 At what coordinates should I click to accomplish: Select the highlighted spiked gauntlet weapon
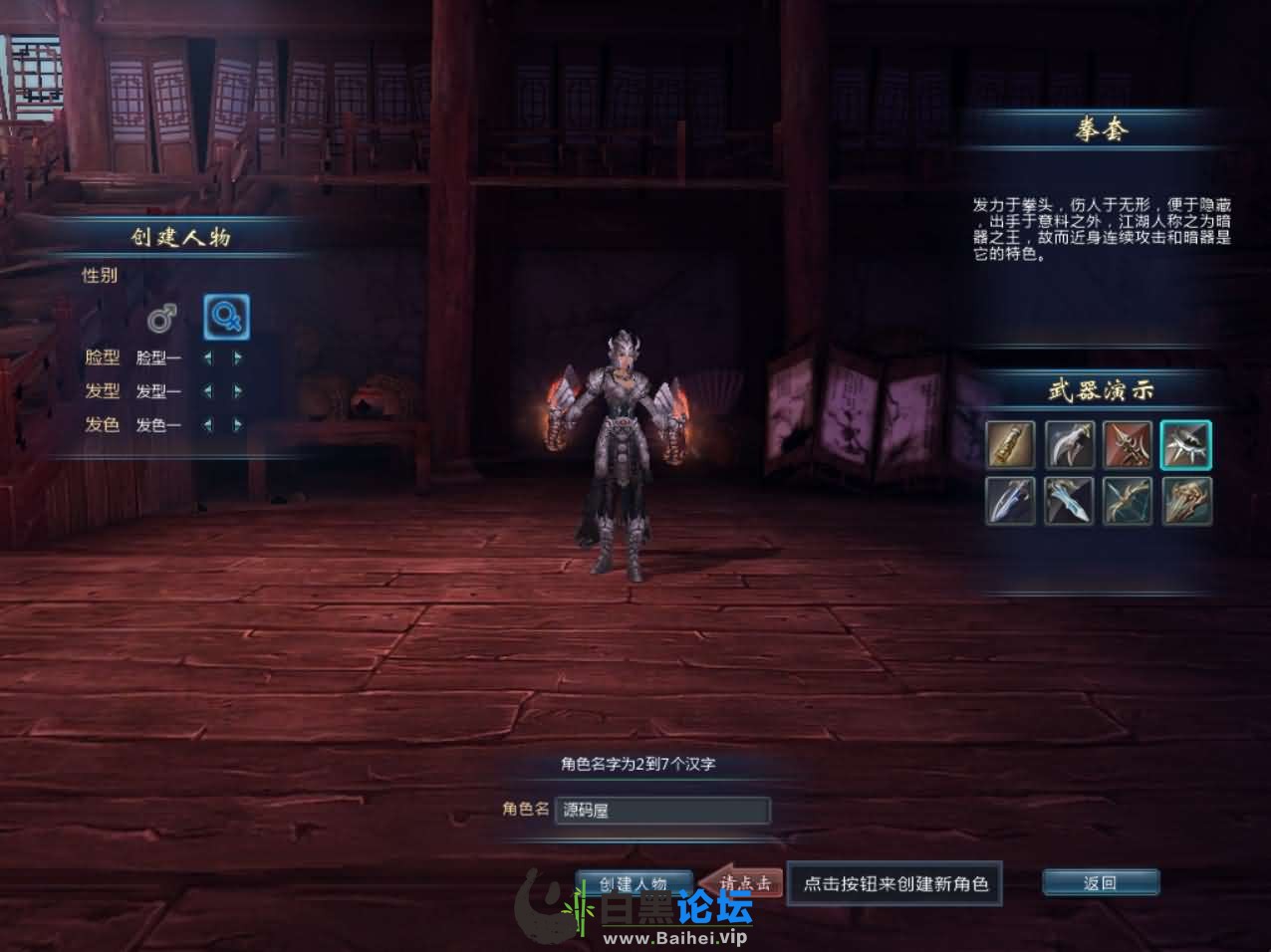click(1185, 444)
